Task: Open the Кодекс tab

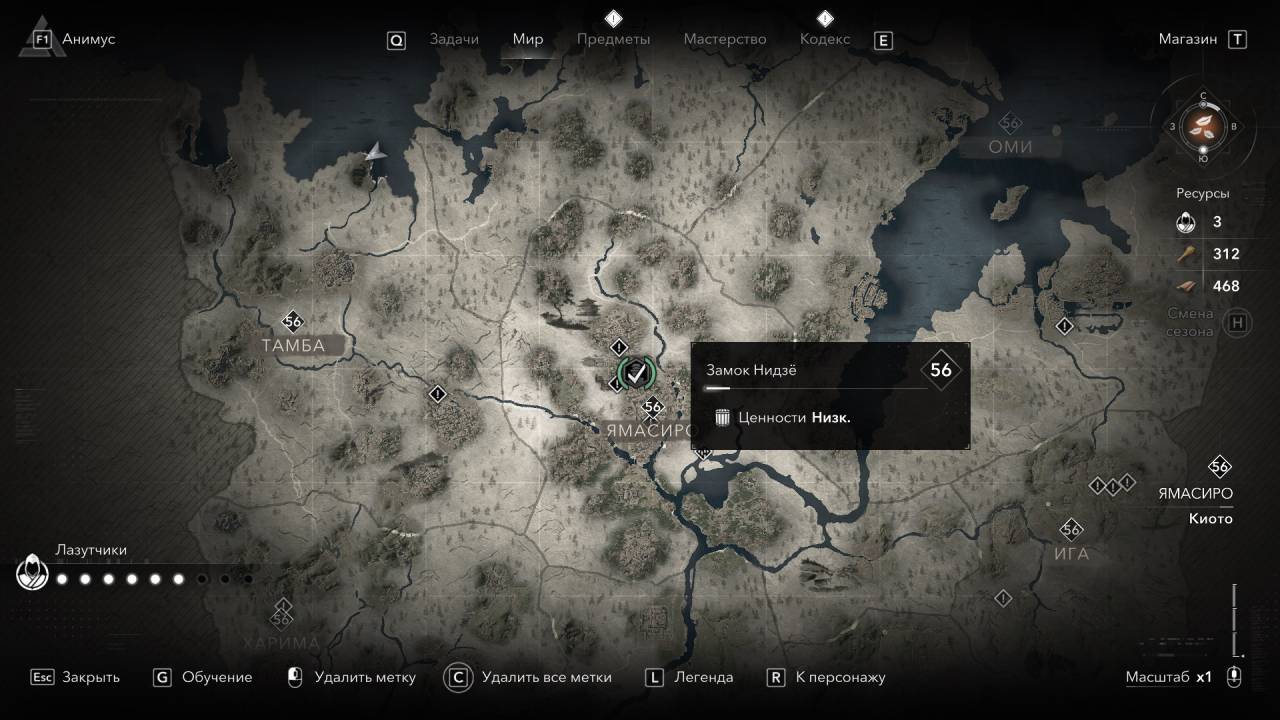Action: [825, 39]
